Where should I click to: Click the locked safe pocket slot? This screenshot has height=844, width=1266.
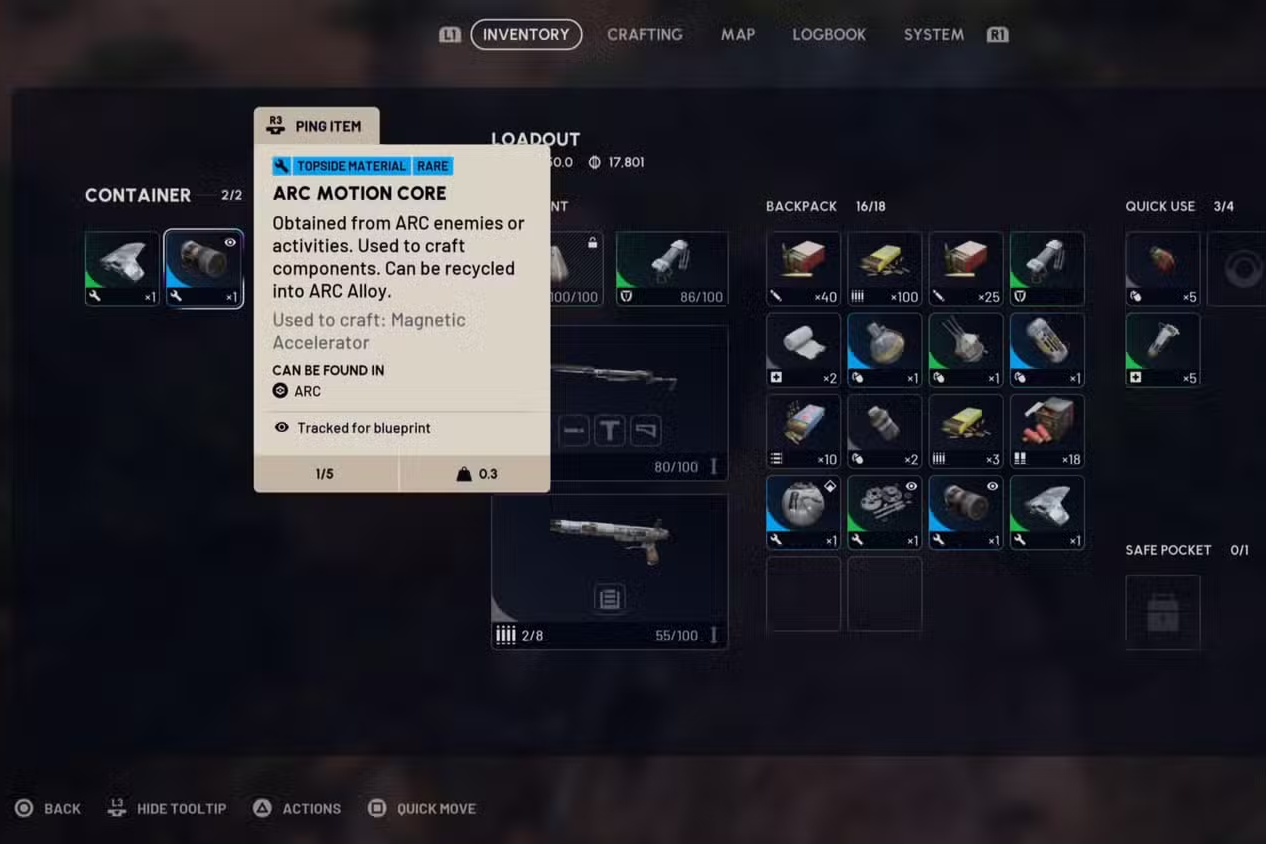point(1162,612)
